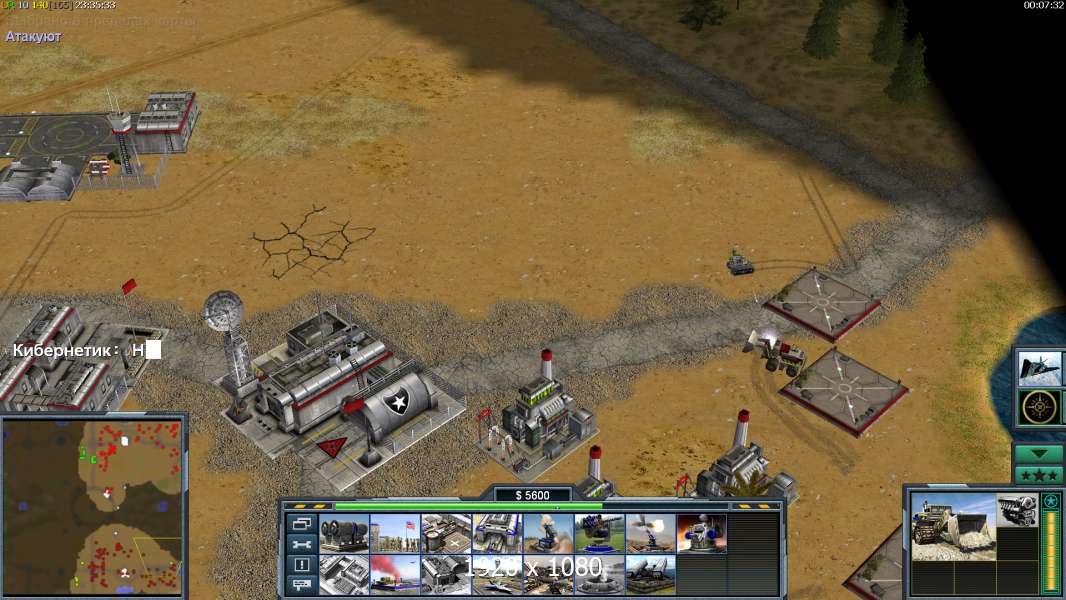Open the options menu with stacked-windows button
The width and height of the screenshot is (1066, 600).
pyautogui.click(x=301, y=524)
